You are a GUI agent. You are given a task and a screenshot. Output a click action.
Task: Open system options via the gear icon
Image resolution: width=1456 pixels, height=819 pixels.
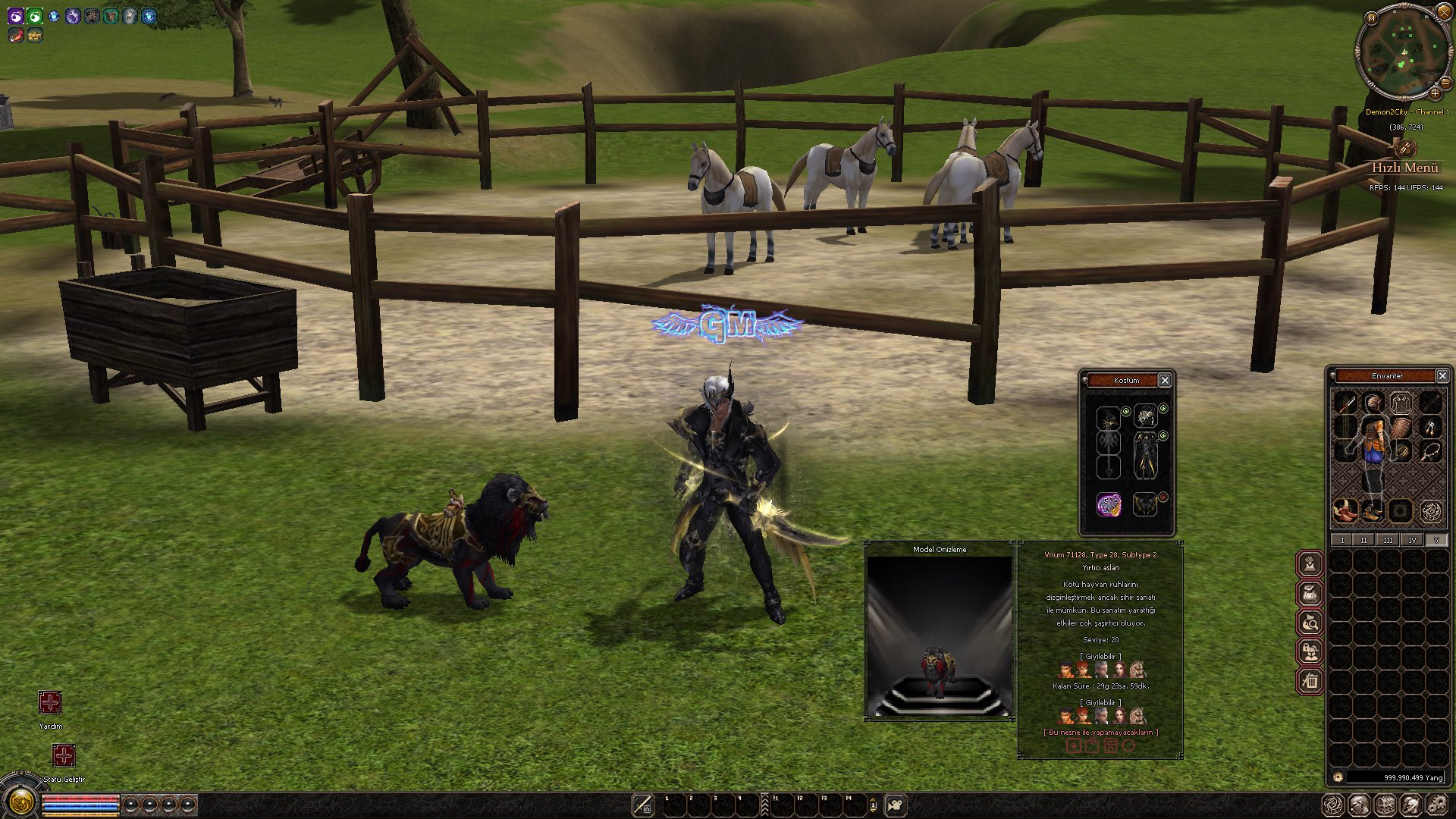click(1437, 805)
